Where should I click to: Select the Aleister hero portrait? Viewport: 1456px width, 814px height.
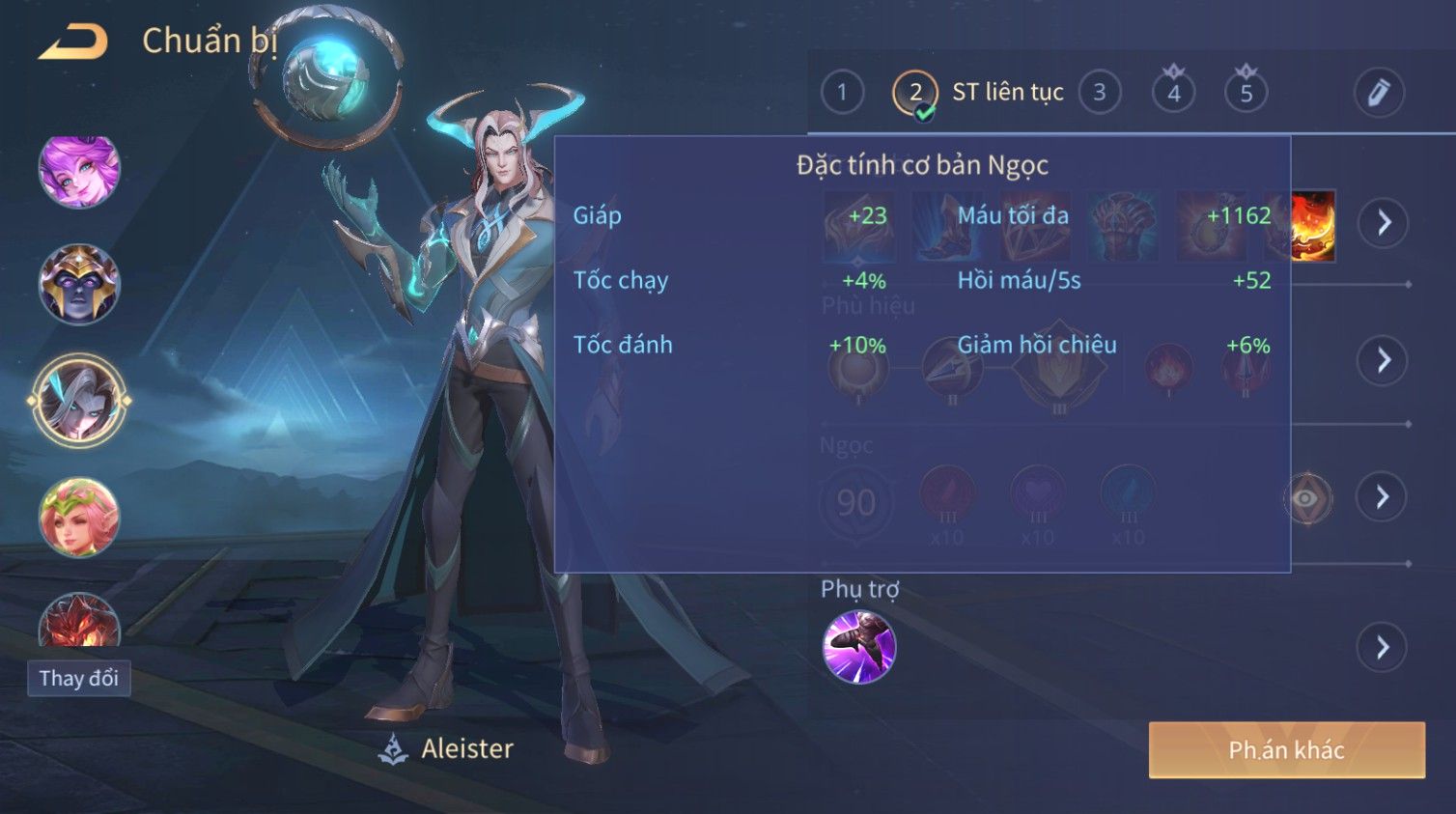click(79, 401)
